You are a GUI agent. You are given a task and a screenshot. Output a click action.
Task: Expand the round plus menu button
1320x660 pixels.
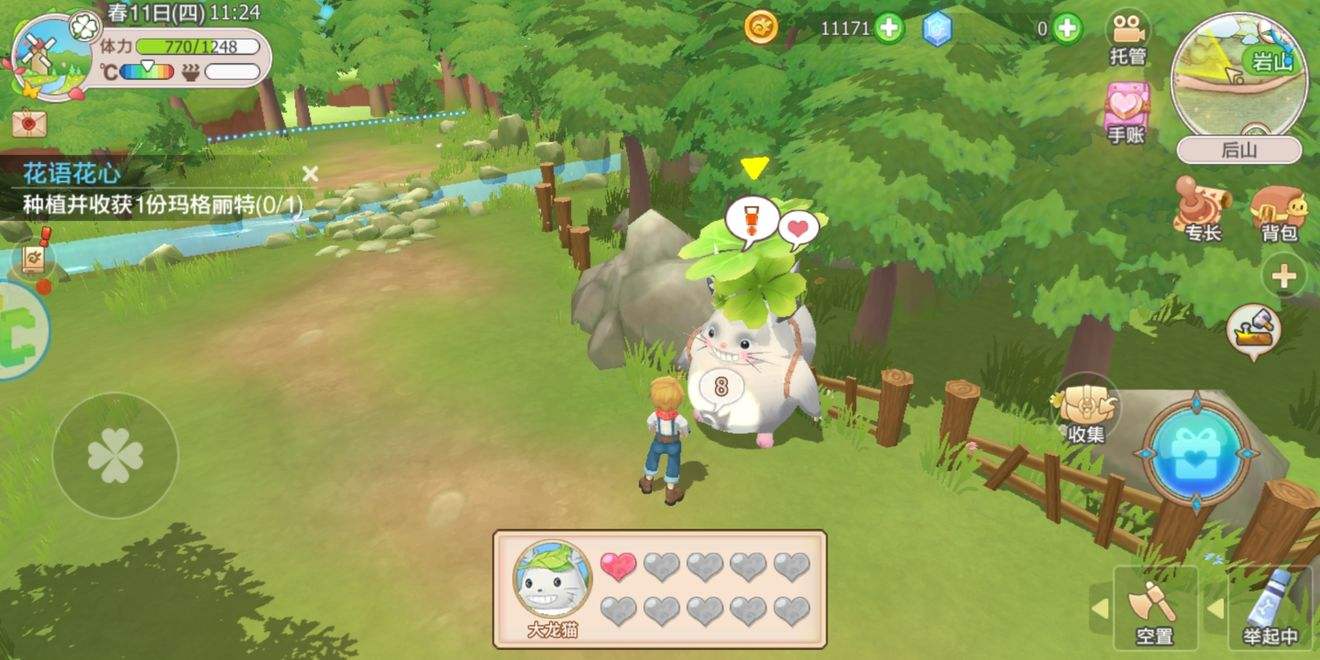[x=1284, y=275]
